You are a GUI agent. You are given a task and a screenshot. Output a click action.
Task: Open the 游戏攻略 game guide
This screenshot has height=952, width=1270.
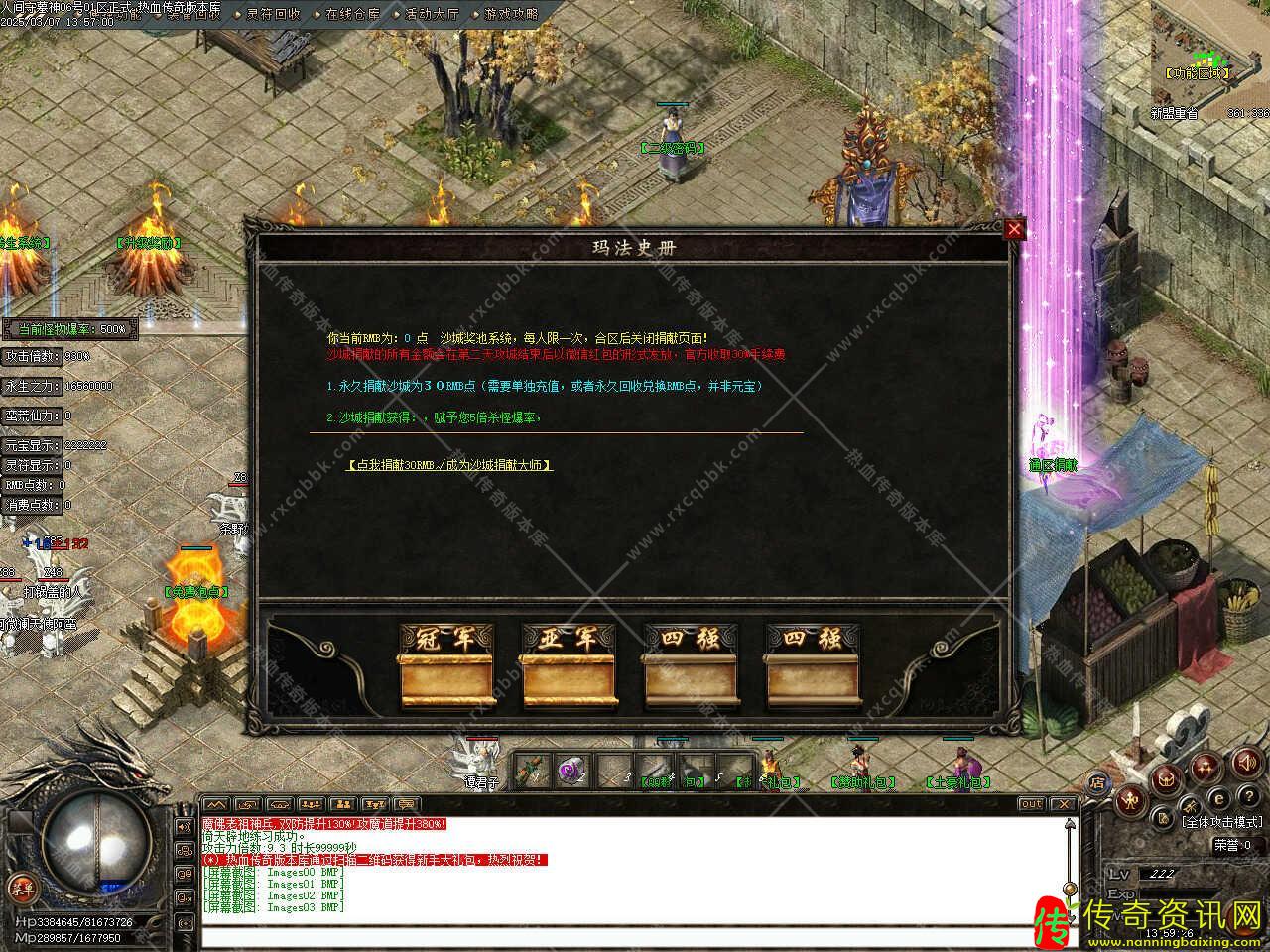[x=512, y=14]
